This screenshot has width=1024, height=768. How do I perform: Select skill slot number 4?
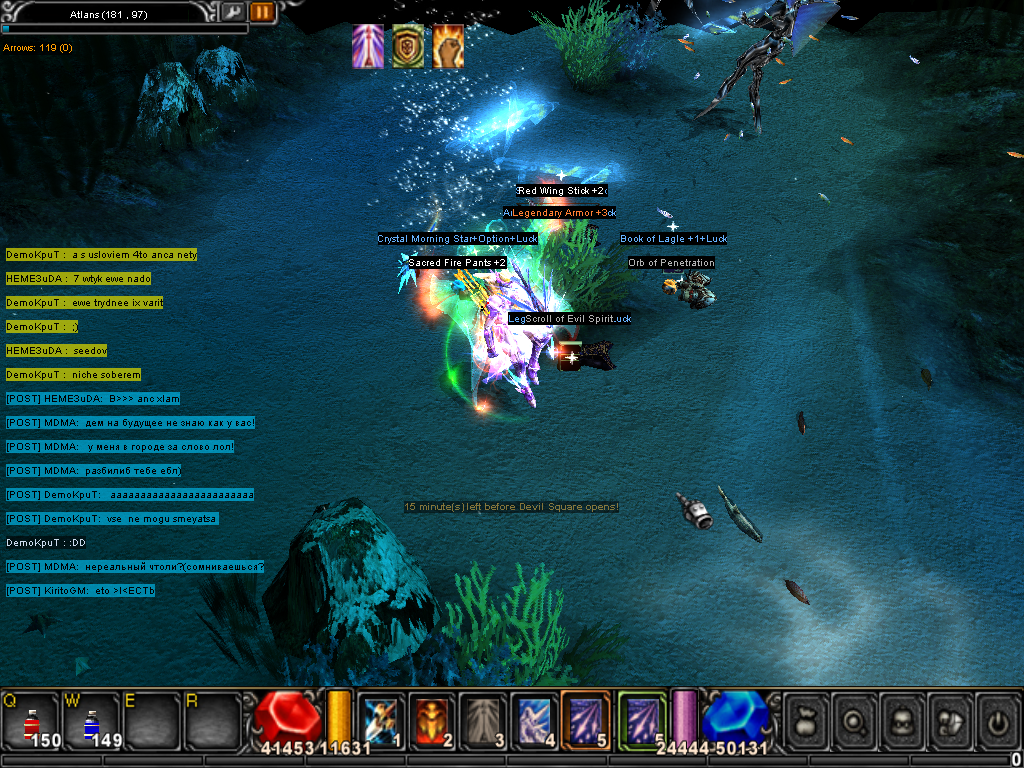535,718
